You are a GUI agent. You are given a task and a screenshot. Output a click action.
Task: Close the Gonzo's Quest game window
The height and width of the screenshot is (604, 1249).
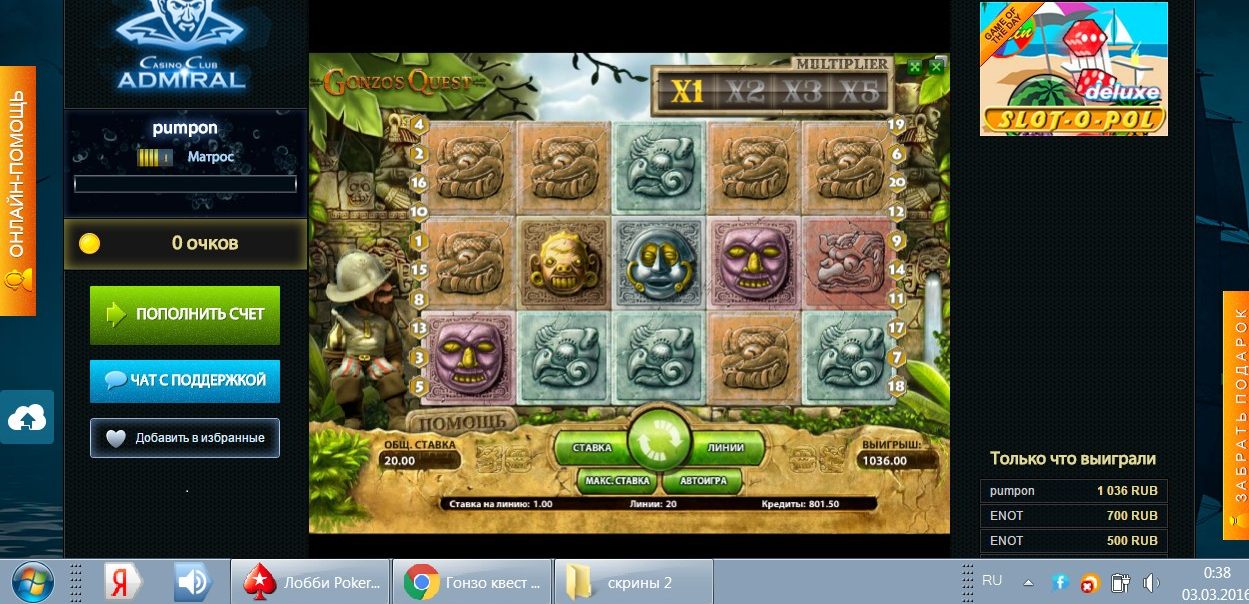coord(936,68)
